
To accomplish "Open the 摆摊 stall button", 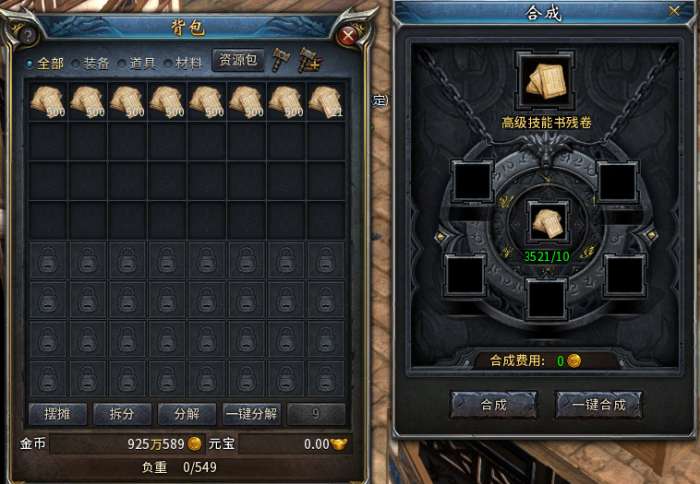I will coord(57,414).
